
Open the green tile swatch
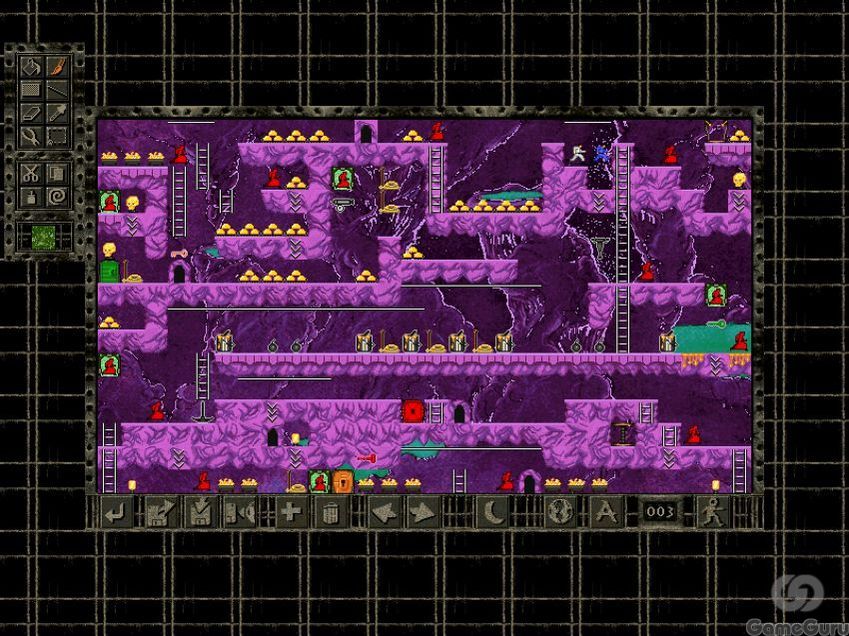(x=44, y=238)
